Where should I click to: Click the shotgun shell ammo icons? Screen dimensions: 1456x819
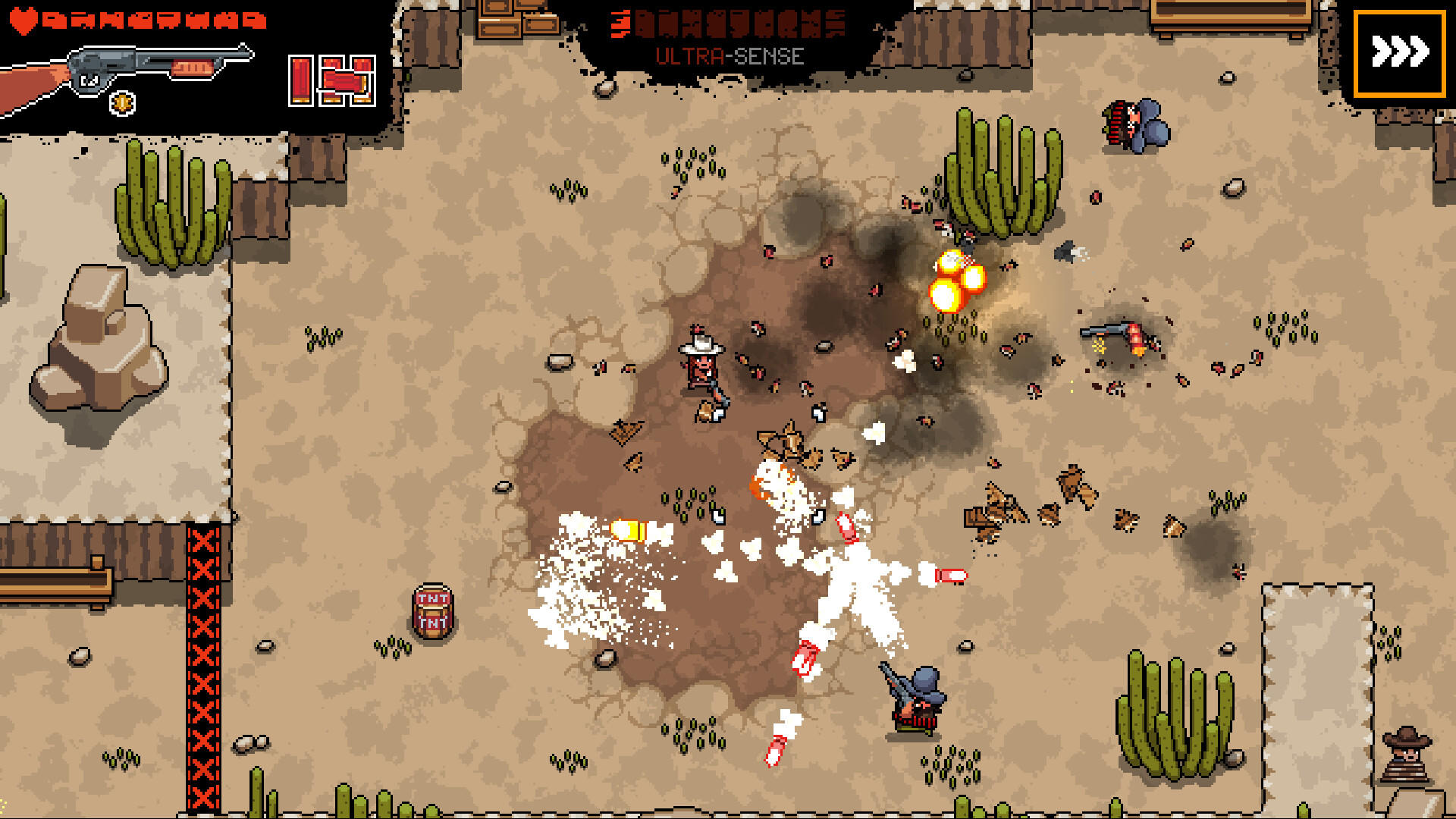[x=331, y=80]
